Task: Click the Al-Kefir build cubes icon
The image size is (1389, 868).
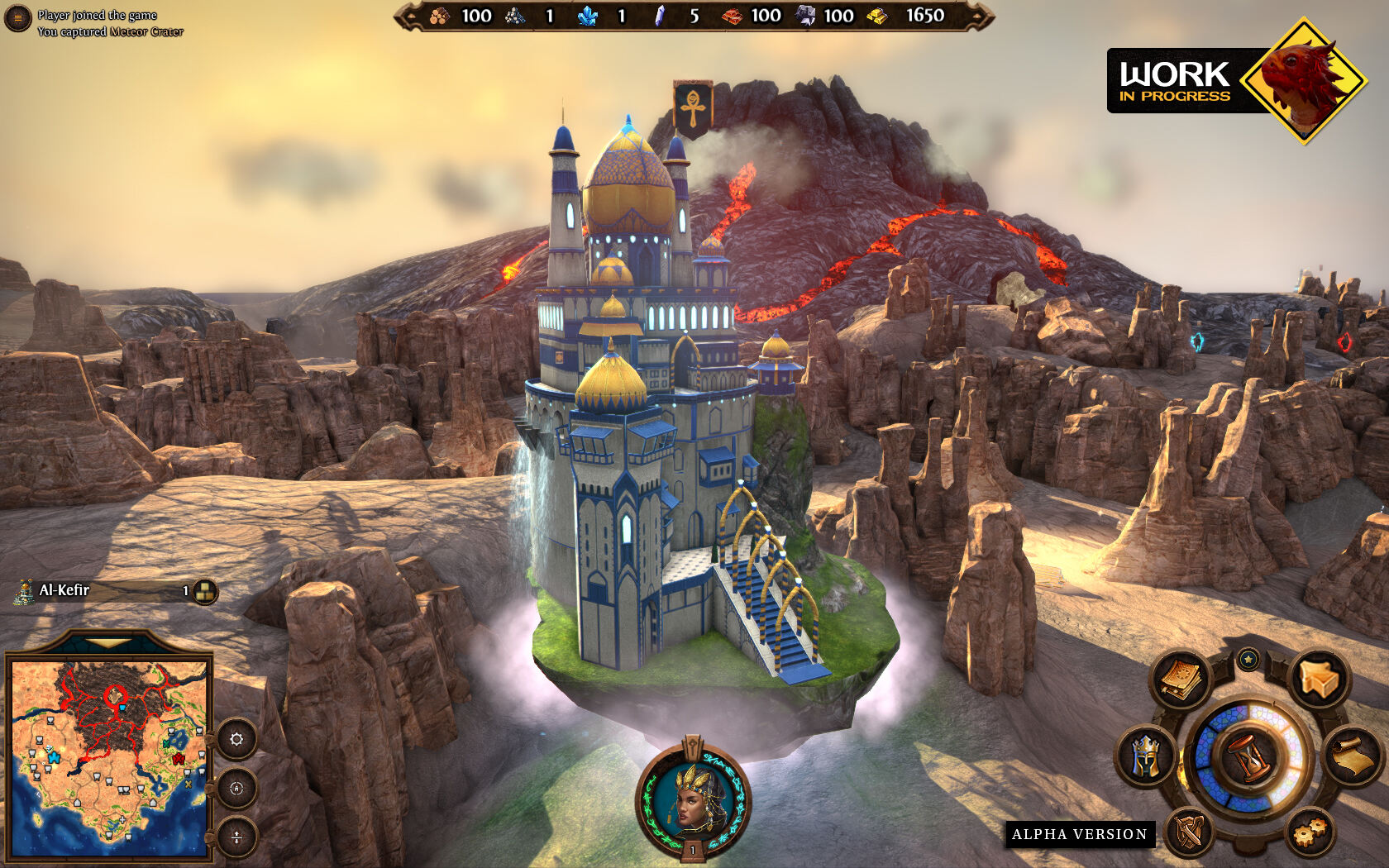Action: tap(205, 591)
